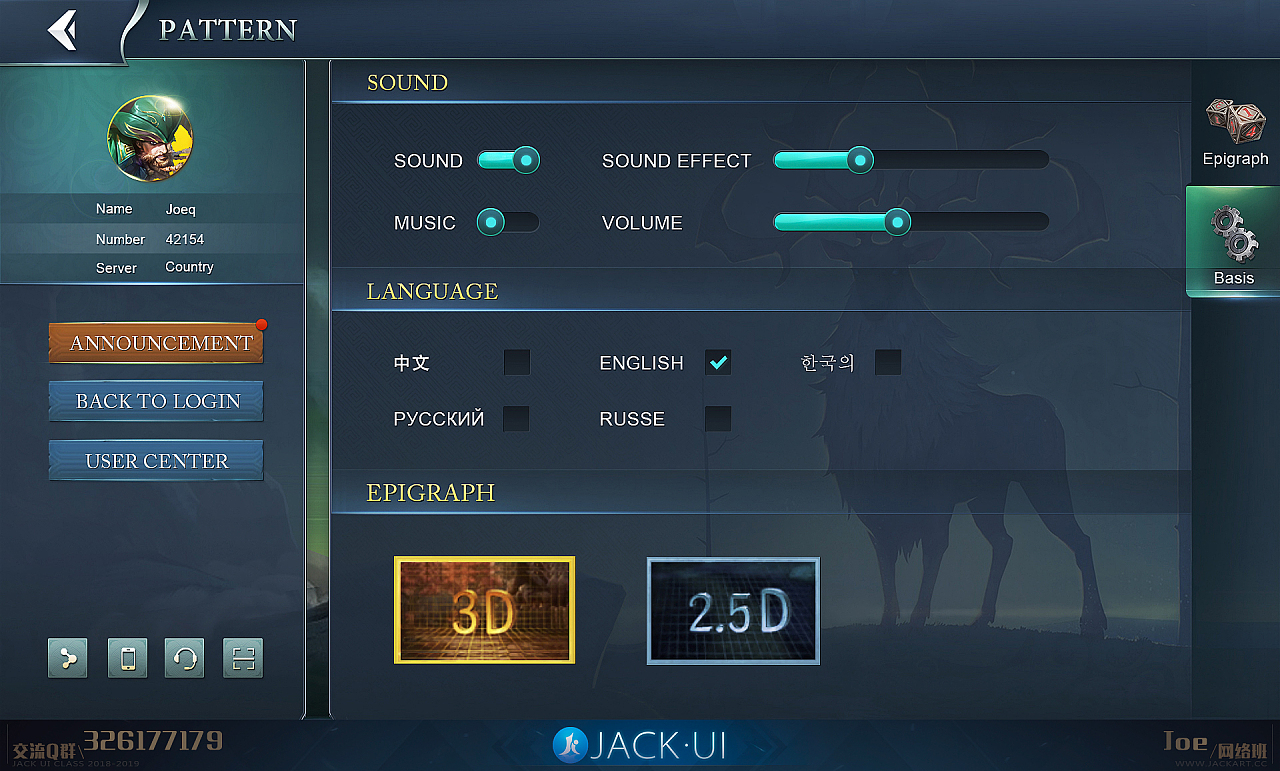
Task: Open the User Center
Action: pos(156,461)
